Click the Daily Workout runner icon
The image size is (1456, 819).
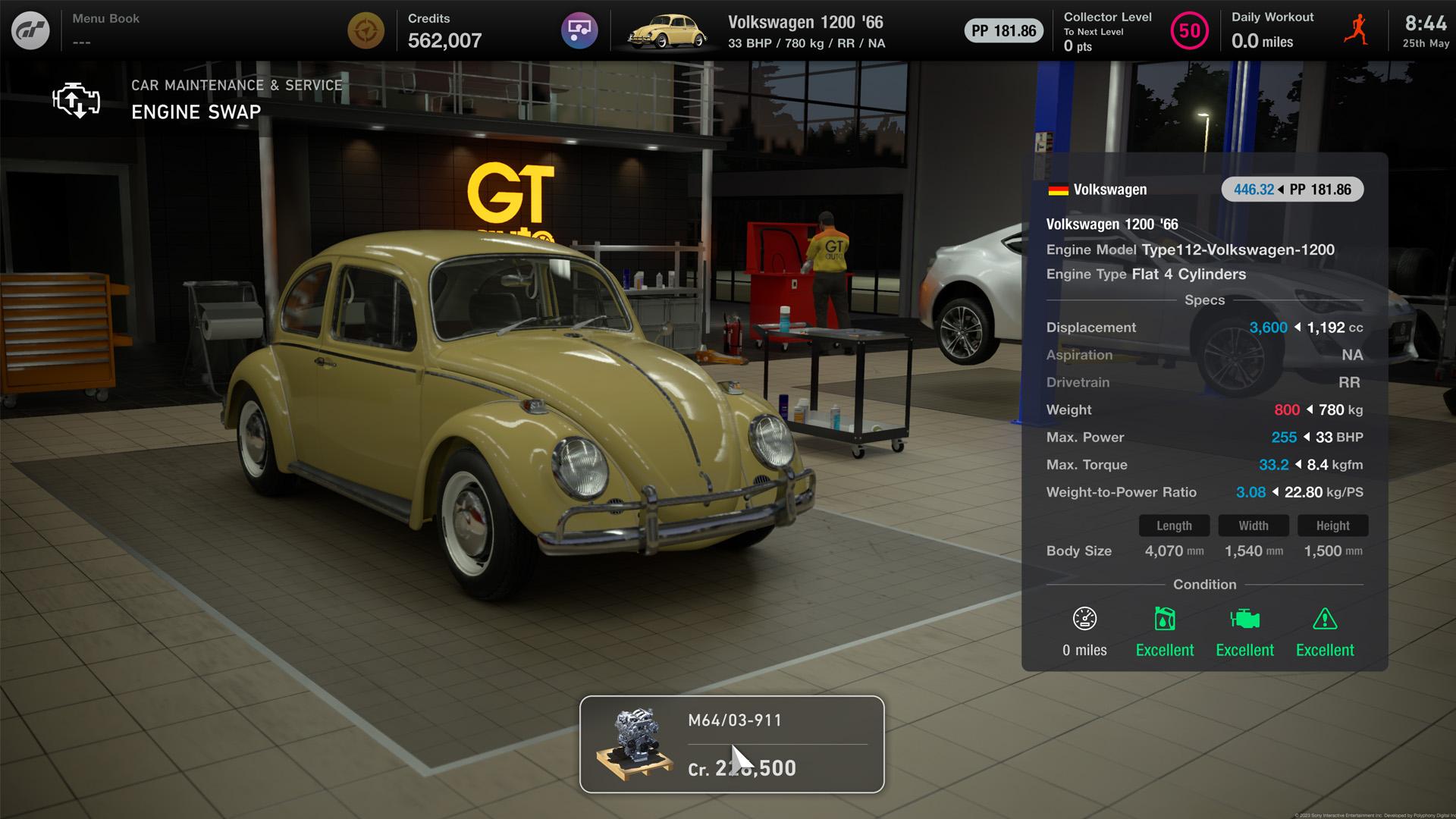[x=1356, y=30]
